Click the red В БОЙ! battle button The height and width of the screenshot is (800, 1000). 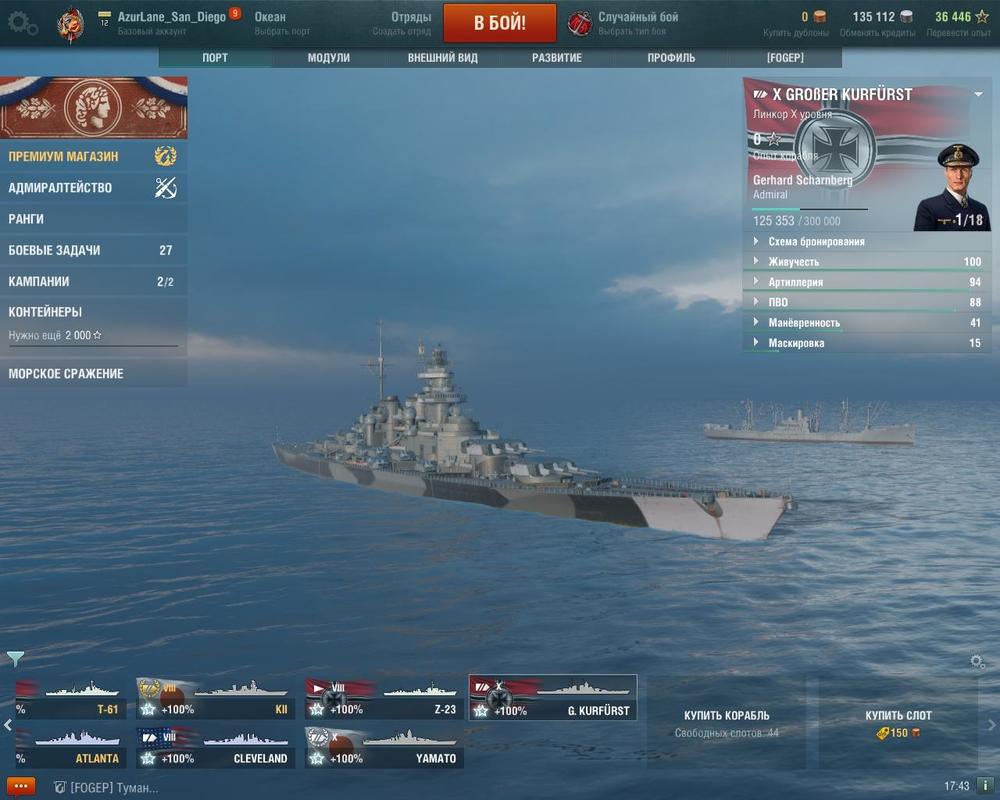499,23
